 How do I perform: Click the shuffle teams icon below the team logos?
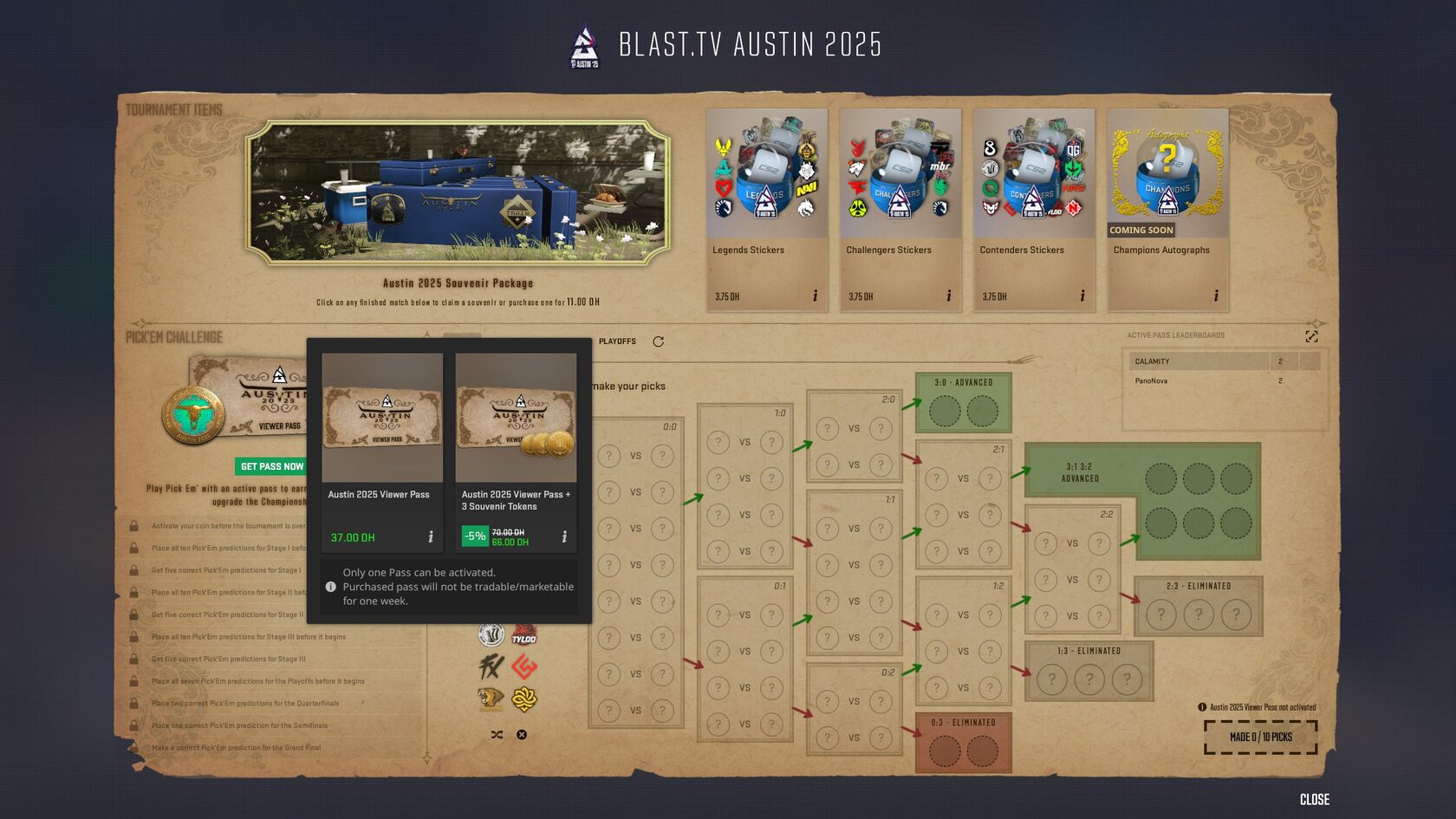[x=497, y=735]
